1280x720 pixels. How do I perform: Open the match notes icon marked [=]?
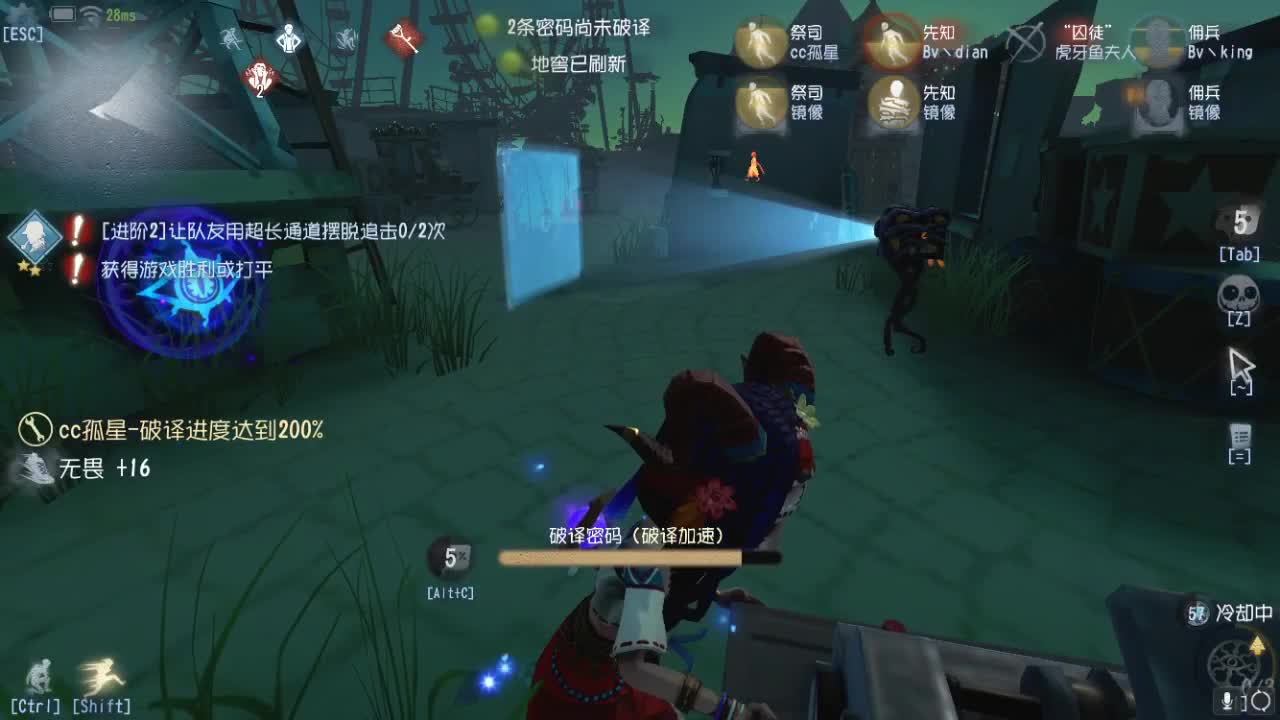[1238, 435]
